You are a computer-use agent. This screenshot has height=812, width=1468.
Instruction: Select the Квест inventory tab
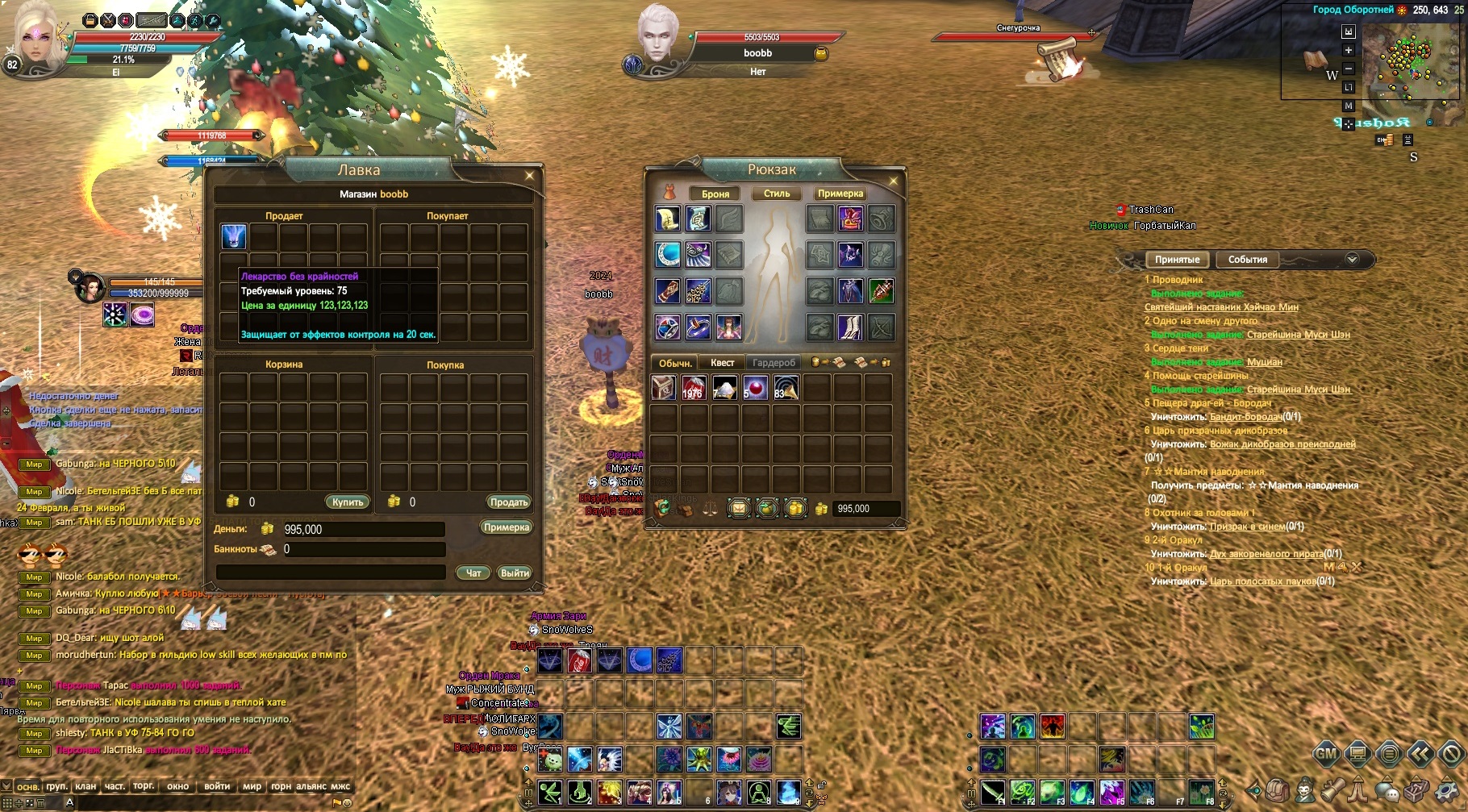722,363
